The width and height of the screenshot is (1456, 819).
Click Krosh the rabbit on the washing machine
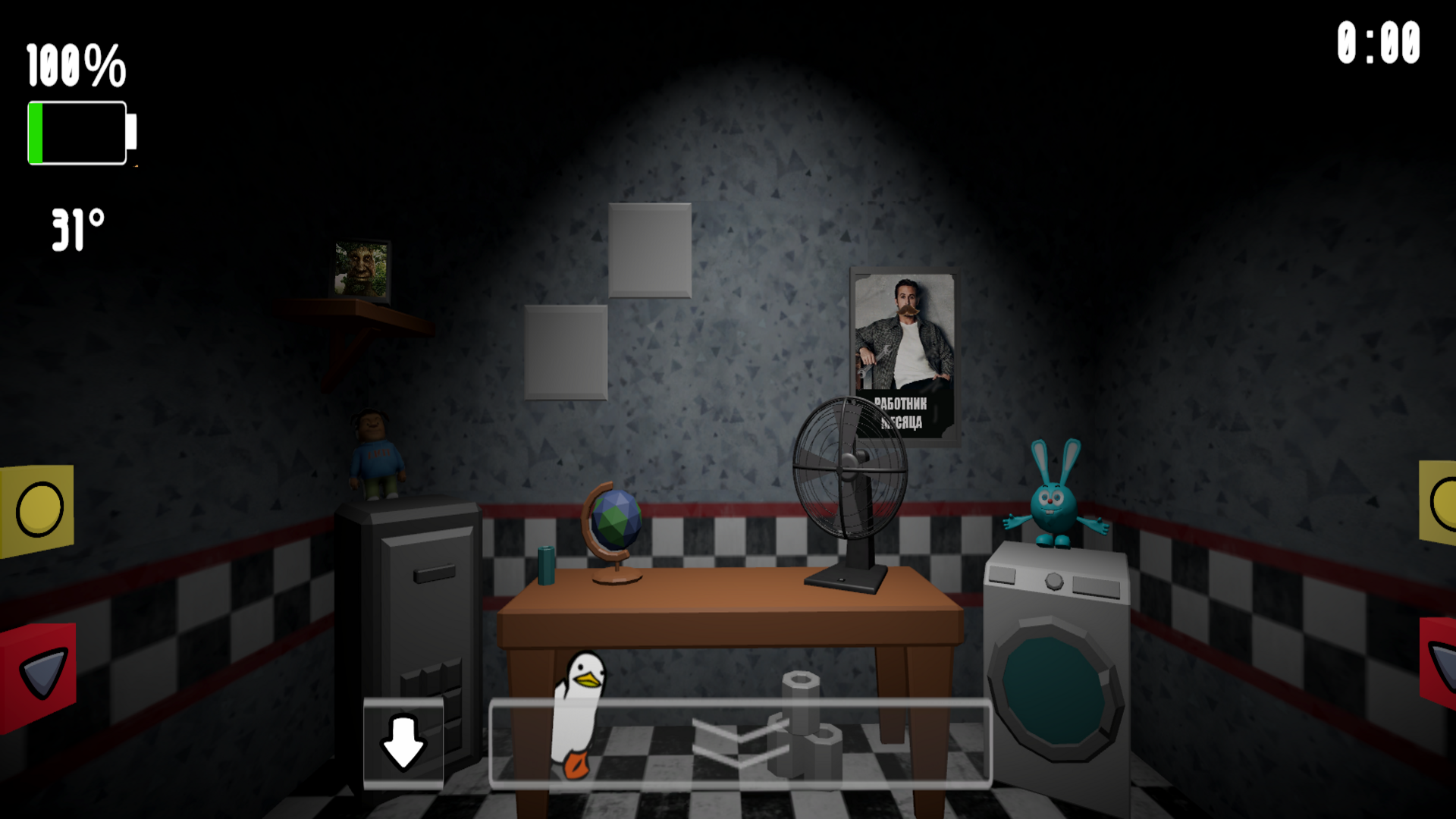pos(1054,493)
